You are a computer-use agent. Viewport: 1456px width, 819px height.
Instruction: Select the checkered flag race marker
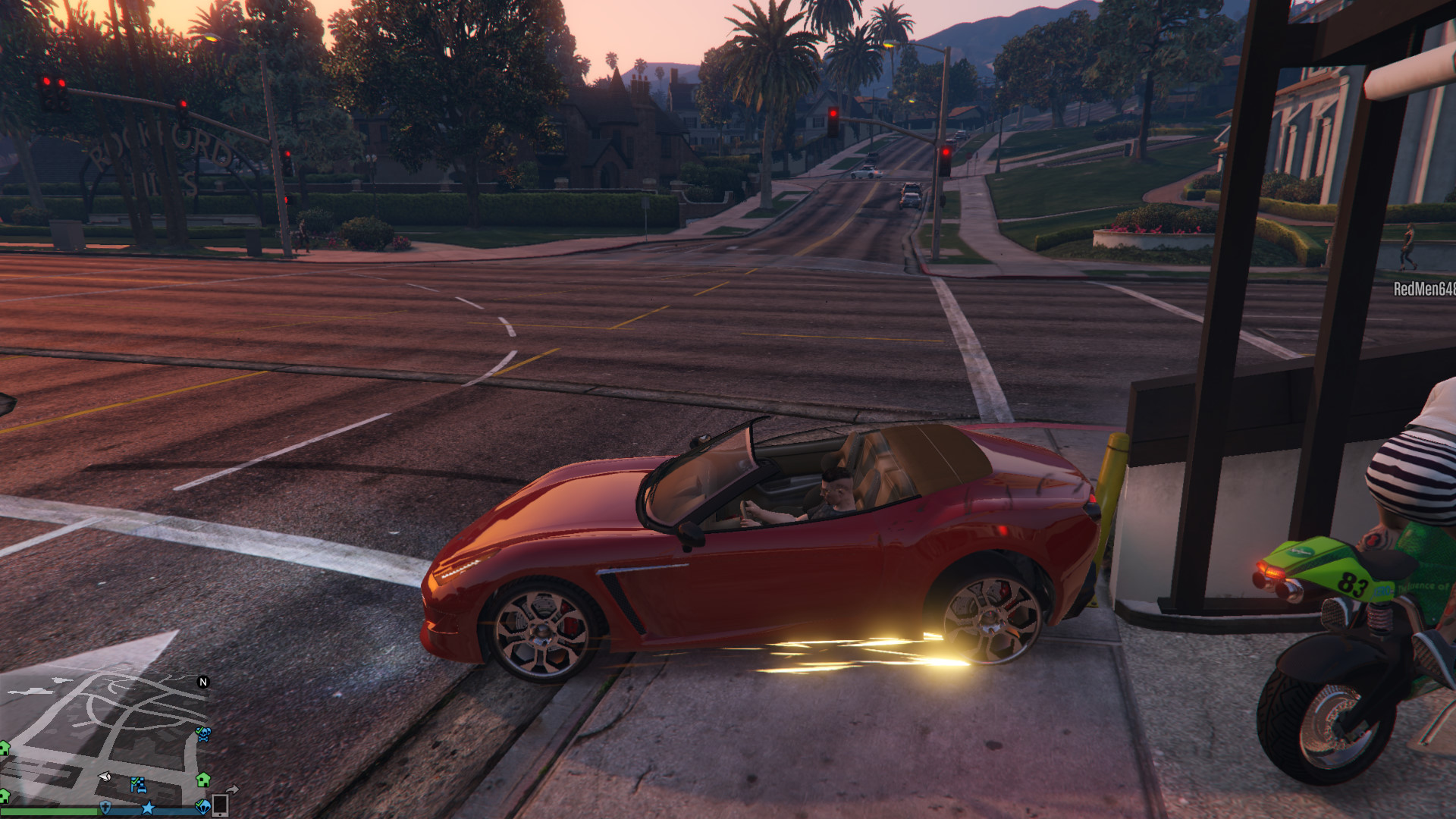coord(137,784)
